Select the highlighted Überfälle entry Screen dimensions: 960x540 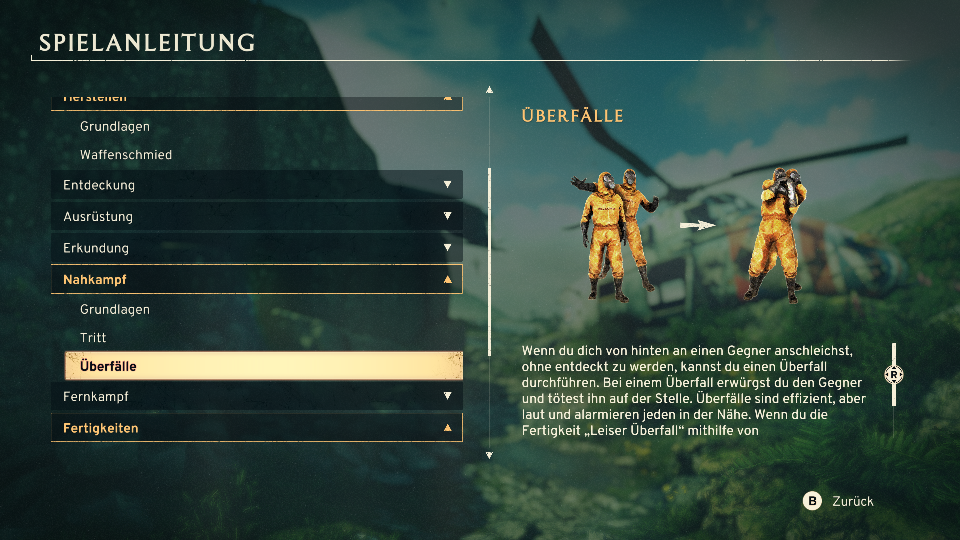point(263,366)
